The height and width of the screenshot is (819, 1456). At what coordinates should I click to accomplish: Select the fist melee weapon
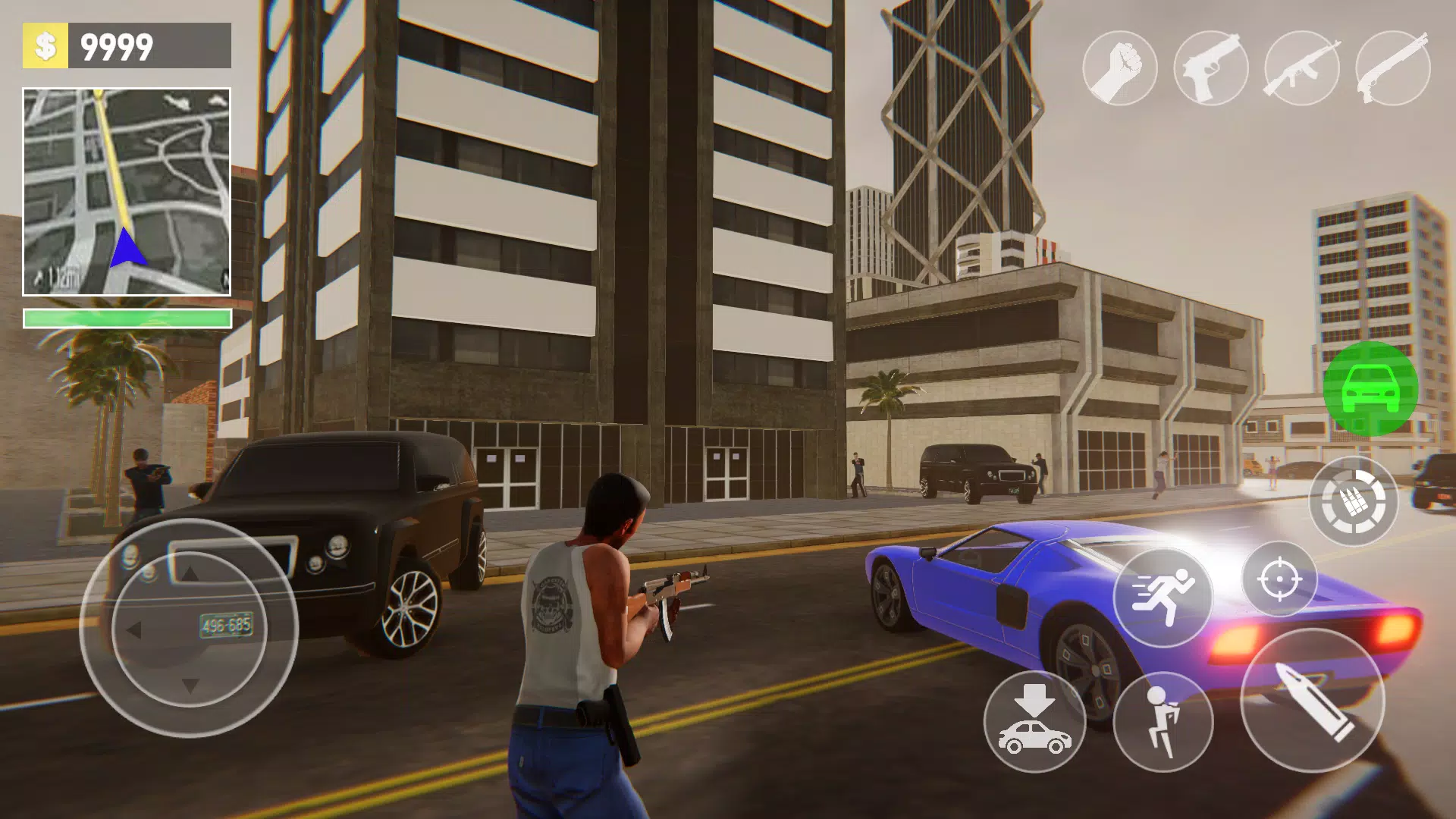click(x=1120, y=68)
